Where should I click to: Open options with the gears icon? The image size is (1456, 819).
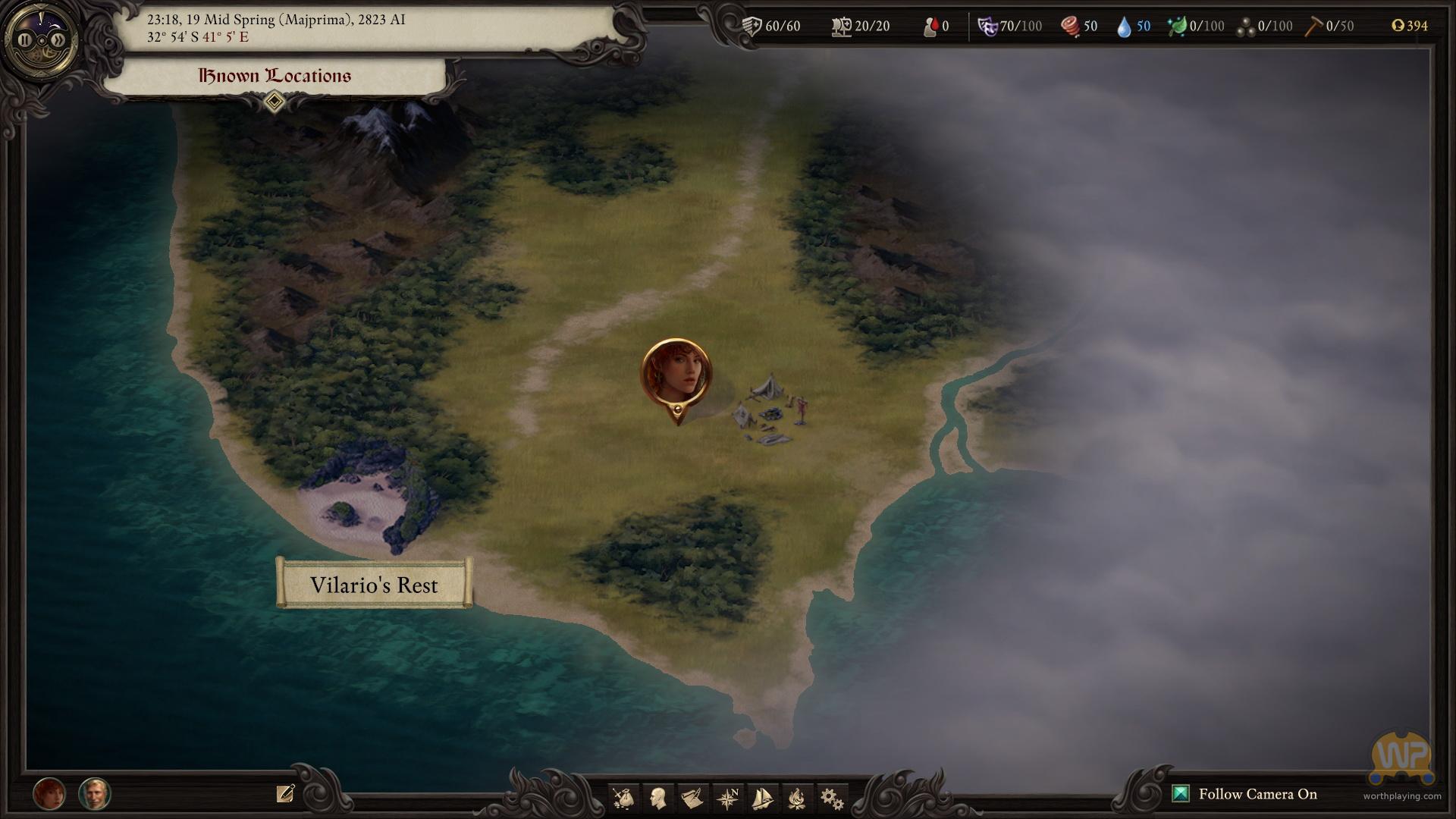(x=832, y=798)
